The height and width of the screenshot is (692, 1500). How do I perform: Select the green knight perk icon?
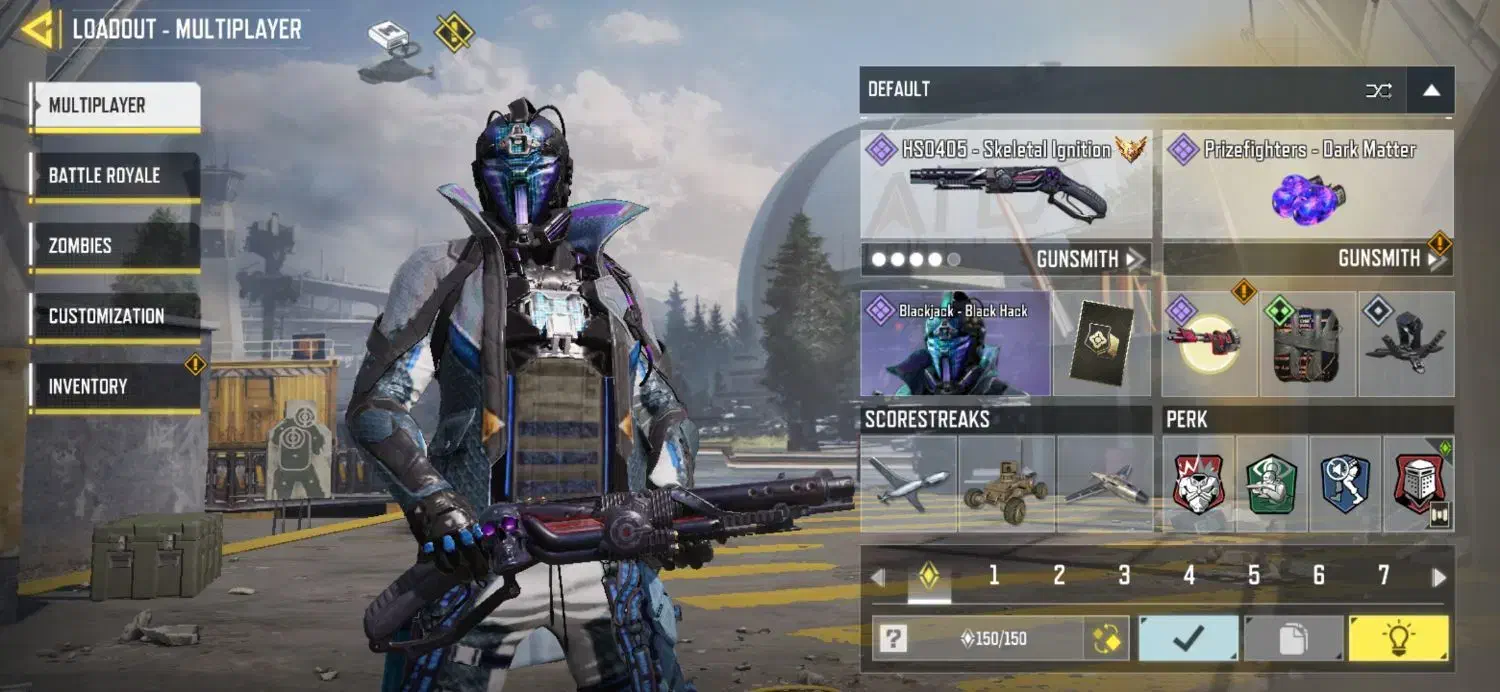pos(1272,484)
